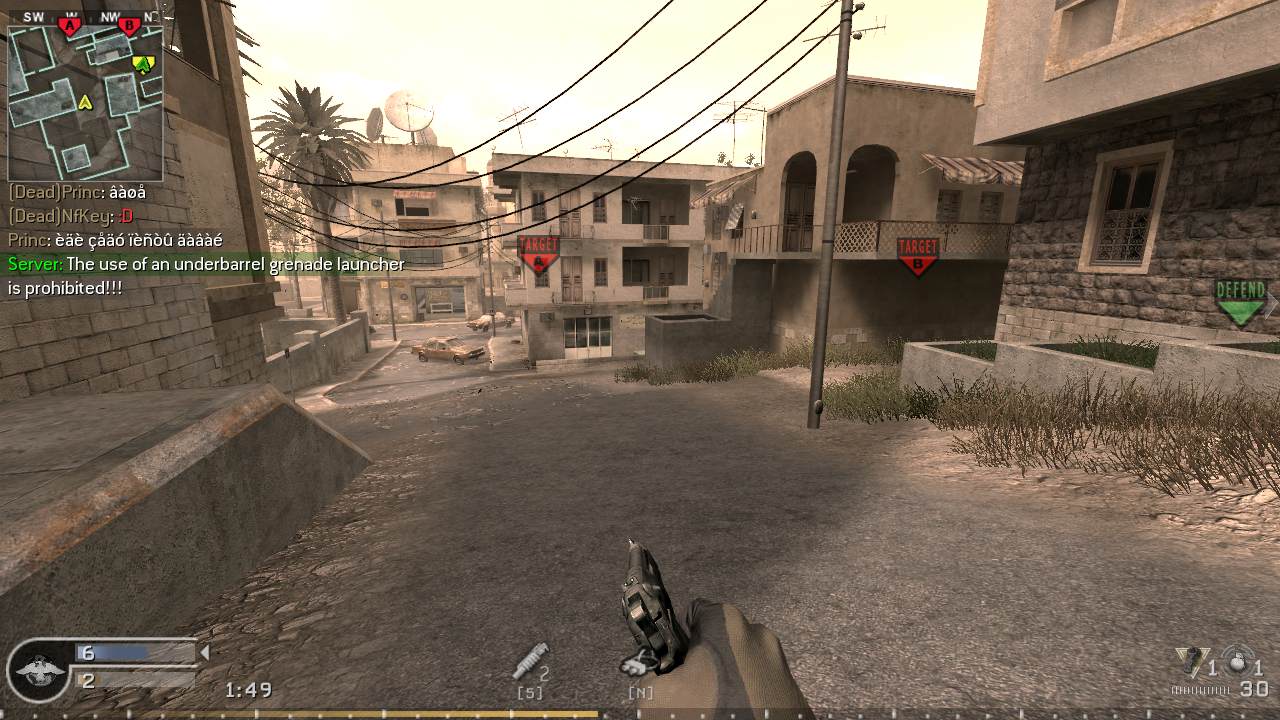Viewport: 1280px width, 720px height.
Task: Click the B marker on the minimap
Action: tap(129, 23)
